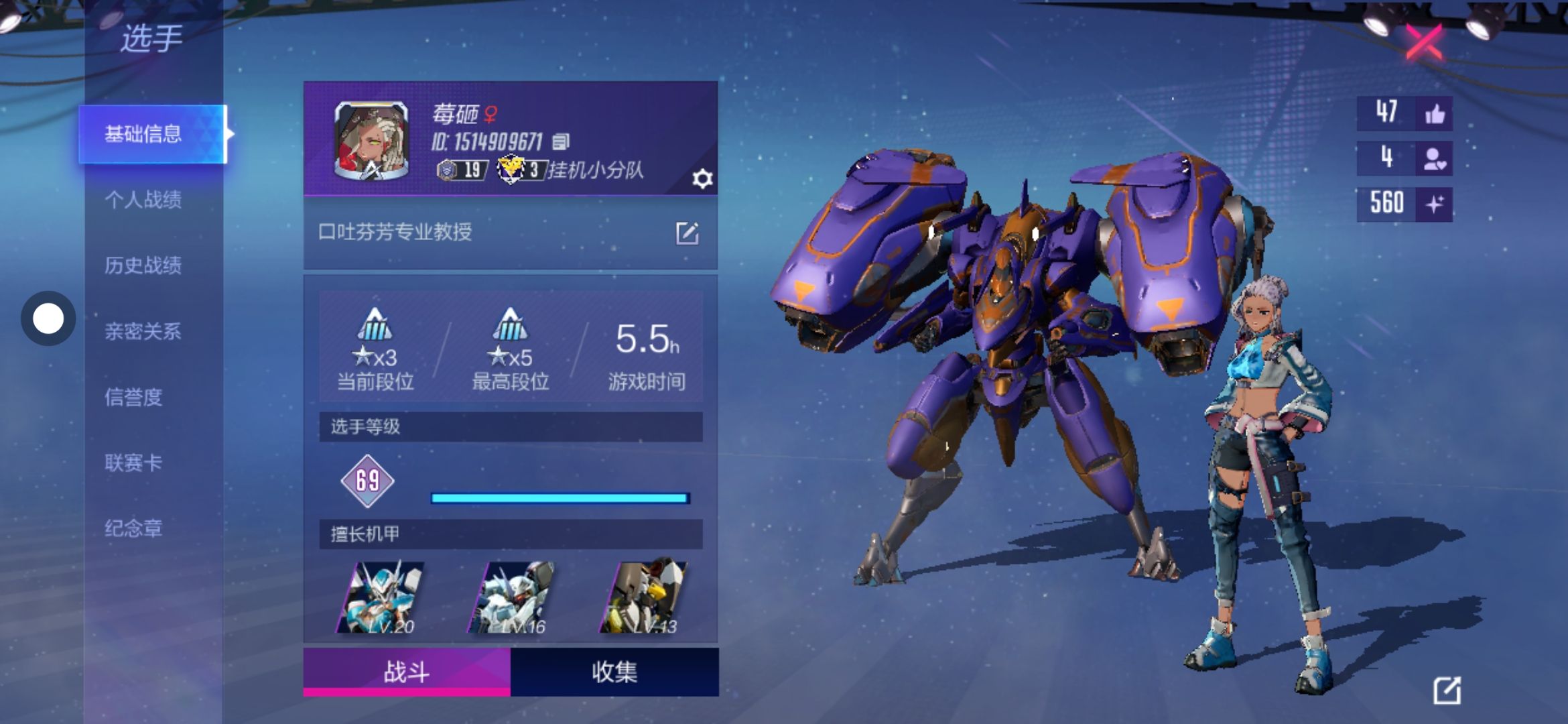Edit the signature 口吐芬芳专业教授
The image size is (1568, 724).
click(687, 233)
